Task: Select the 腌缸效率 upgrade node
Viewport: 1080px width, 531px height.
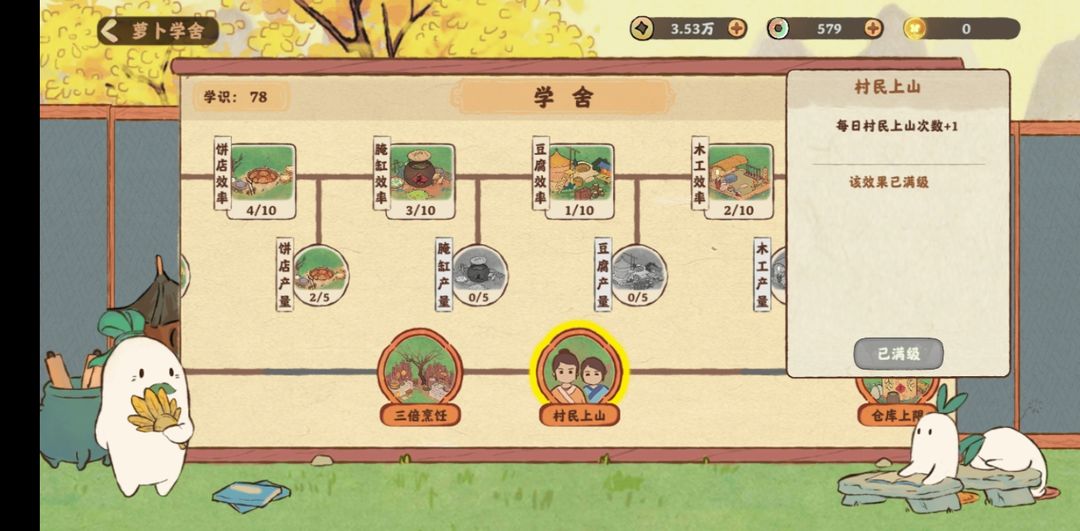Action: click(421, 177)
